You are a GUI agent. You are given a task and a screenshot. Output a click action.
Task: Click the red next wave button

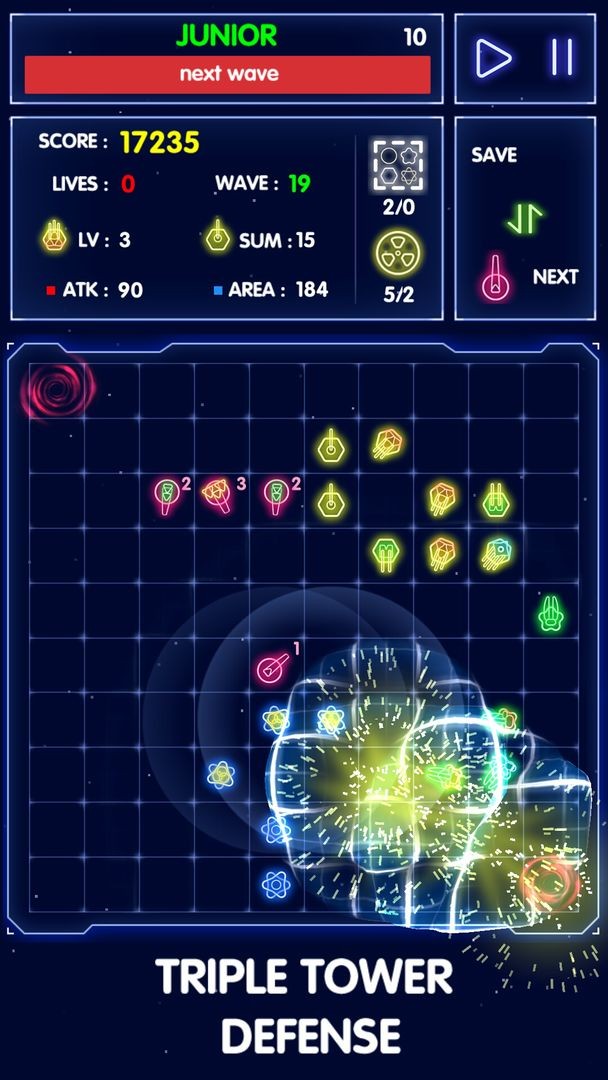(228, 74)
